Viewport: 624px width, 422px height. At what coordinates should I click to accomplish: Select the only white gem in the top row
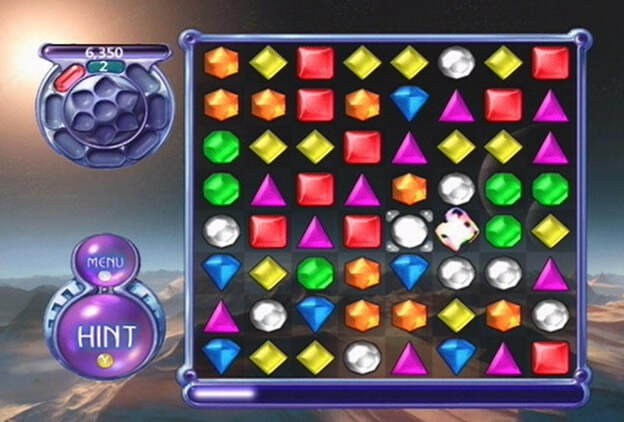pyautogui.click(x=456, y=62)
